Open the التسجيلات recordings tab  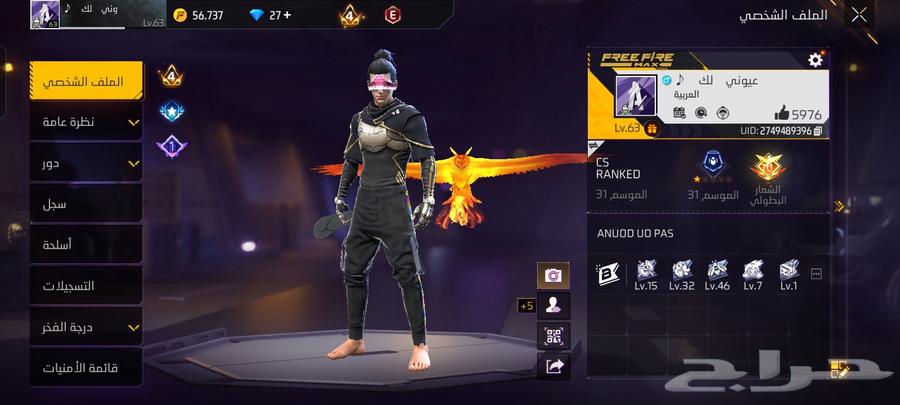(87, 286)
